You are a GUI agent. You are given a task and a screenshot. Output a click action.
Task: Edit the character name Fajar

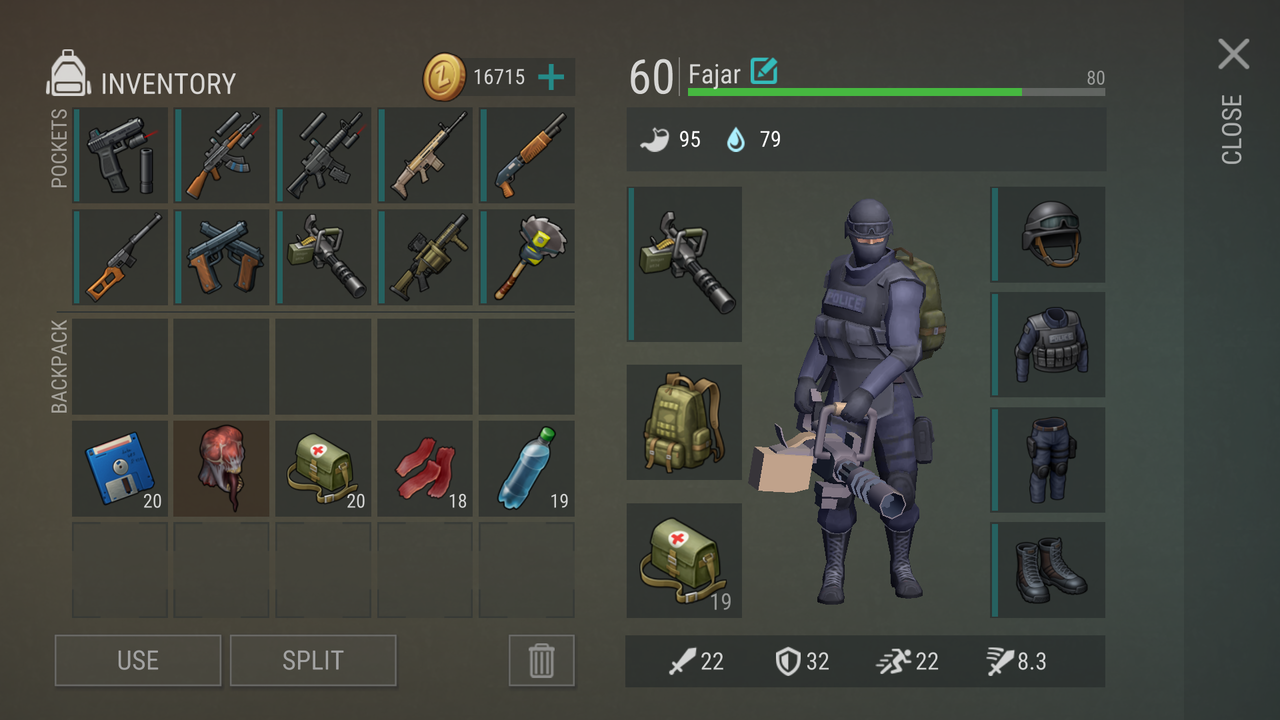pyautogui.click(x=764, y=72)
